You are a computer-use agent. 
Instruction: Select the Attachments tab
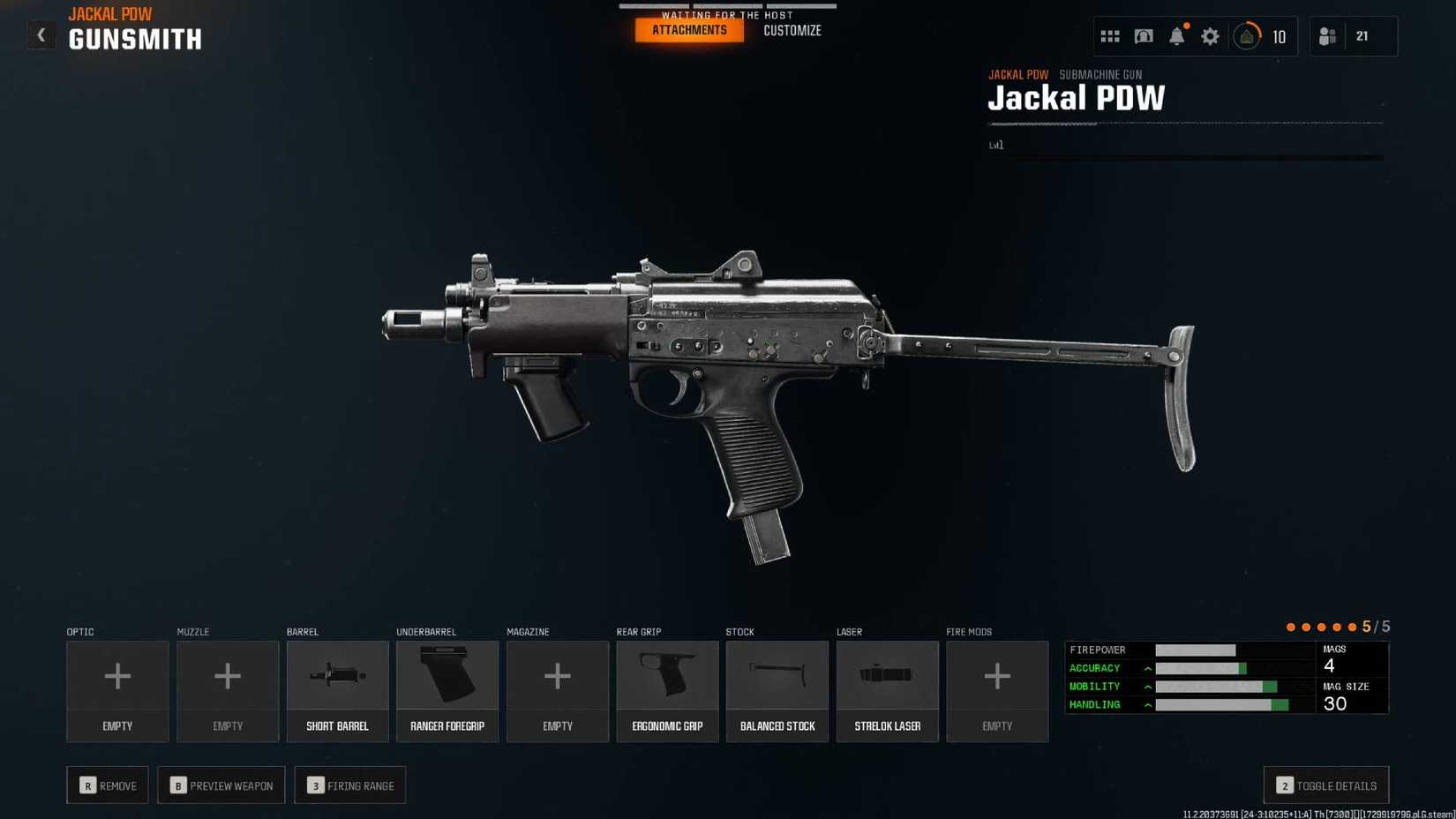pos(689,31)
